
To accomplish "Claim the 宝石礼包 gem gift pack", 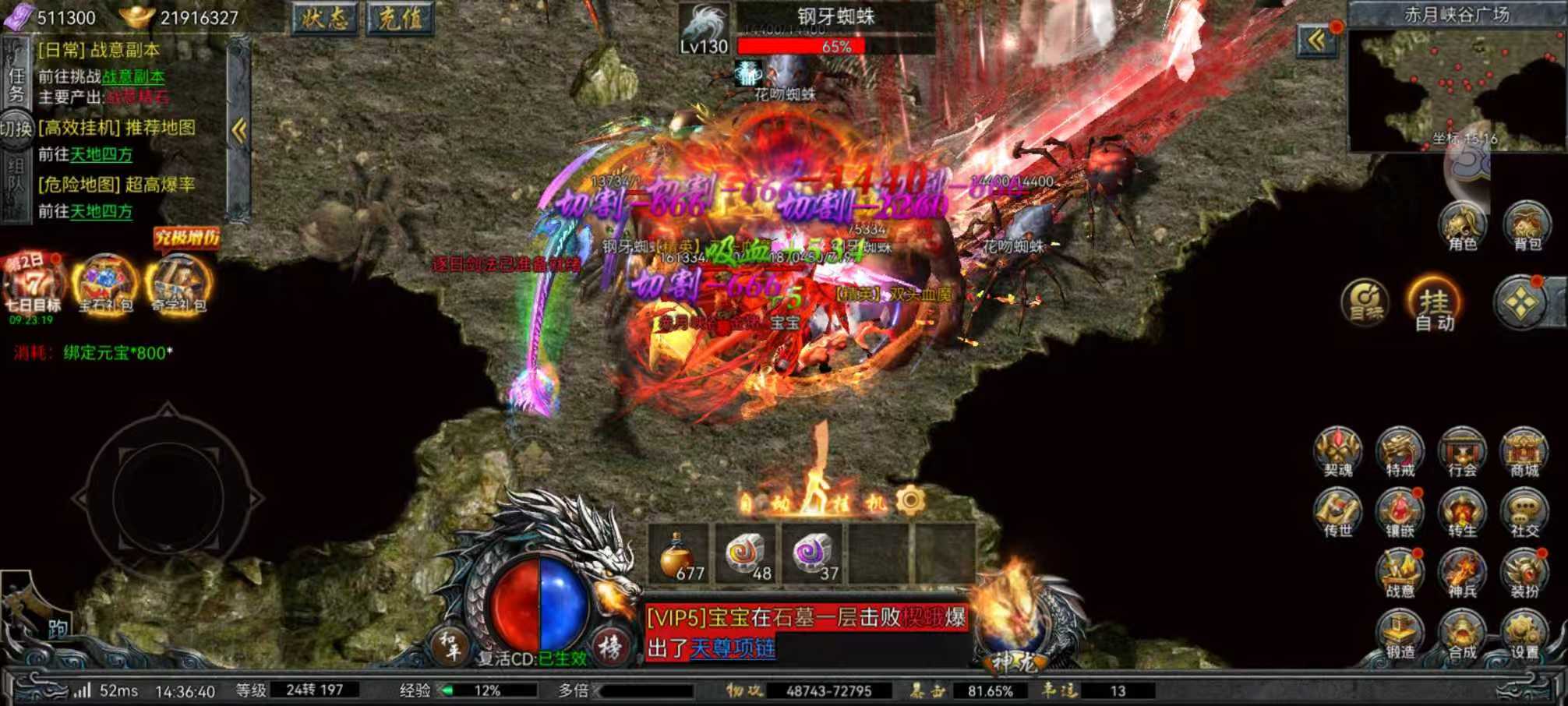I will pos(106,284).
